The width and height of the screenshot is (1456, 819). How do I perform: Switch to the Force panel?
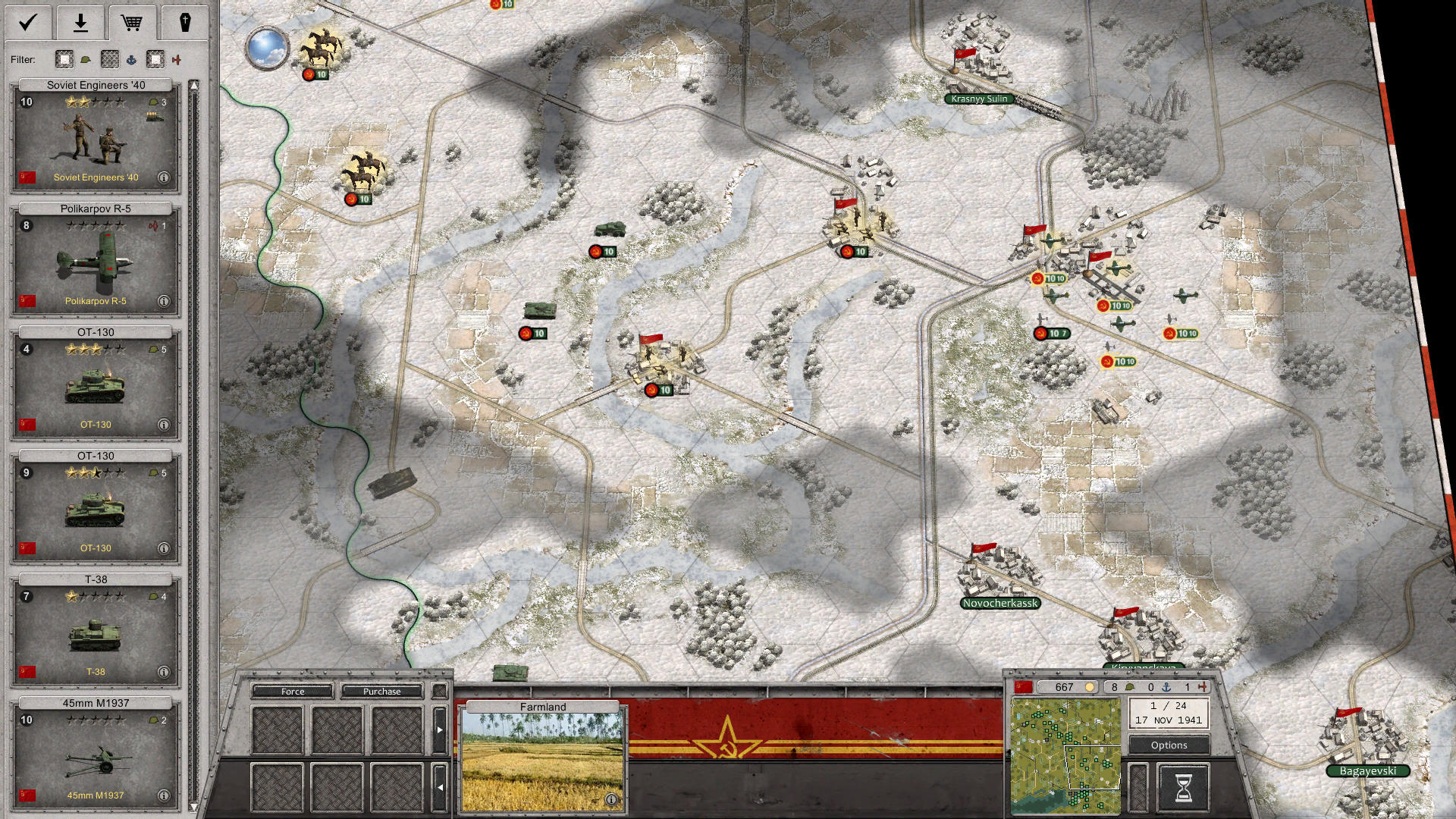click(x=293, y=691)
